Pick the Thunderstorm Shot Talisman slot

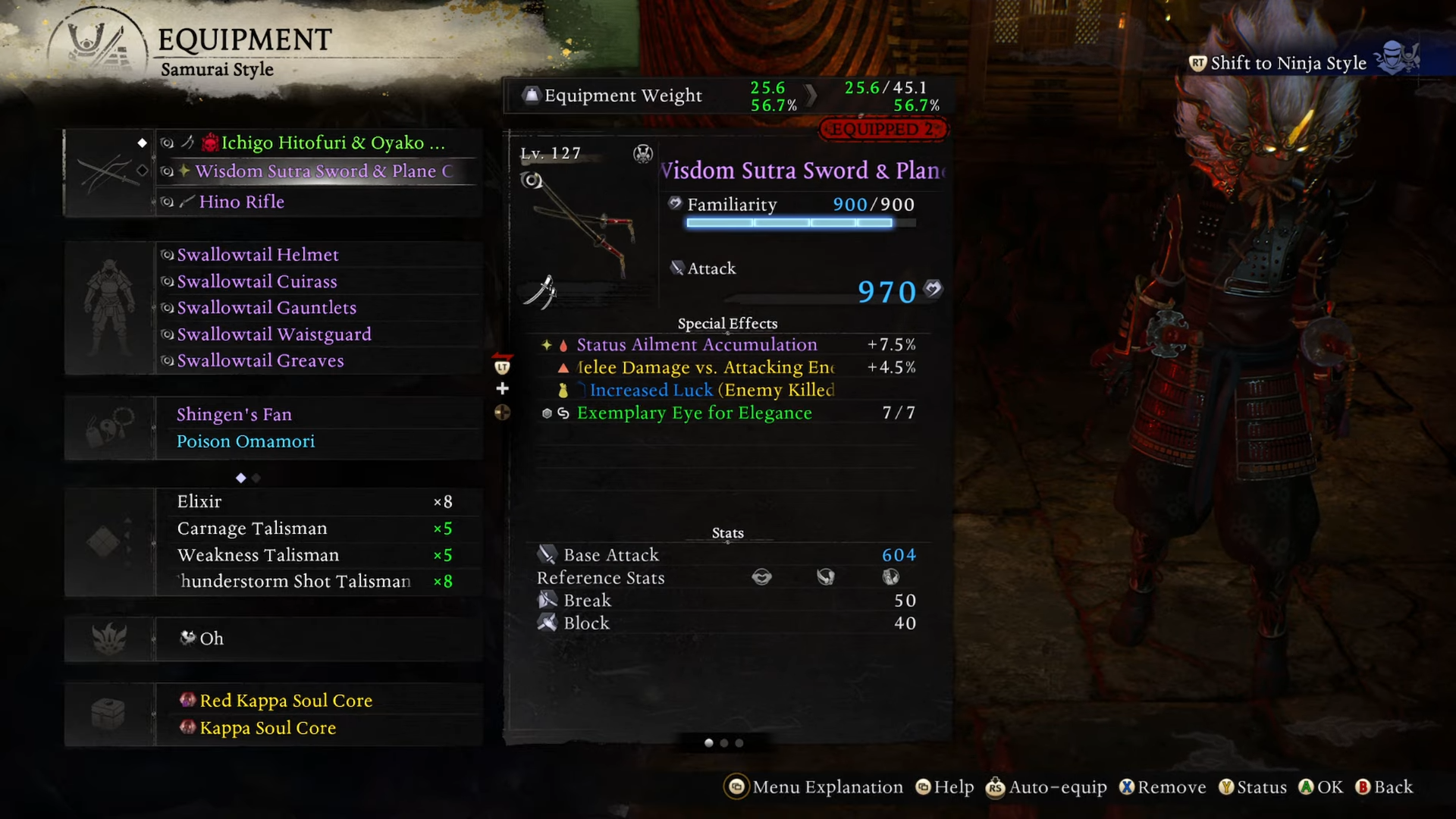click(294, 582)
